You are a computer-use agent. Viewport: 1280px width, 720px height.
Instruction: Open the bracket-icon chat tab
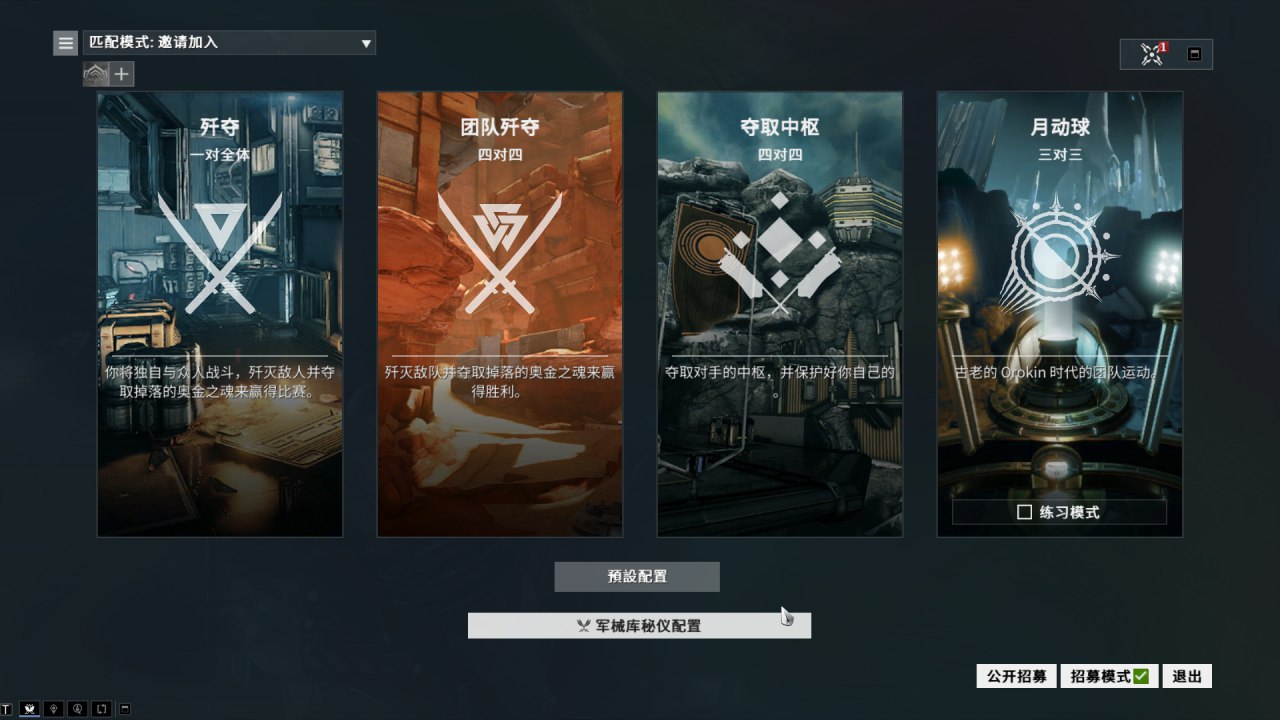pyautogui.click(x=101, y=709)
